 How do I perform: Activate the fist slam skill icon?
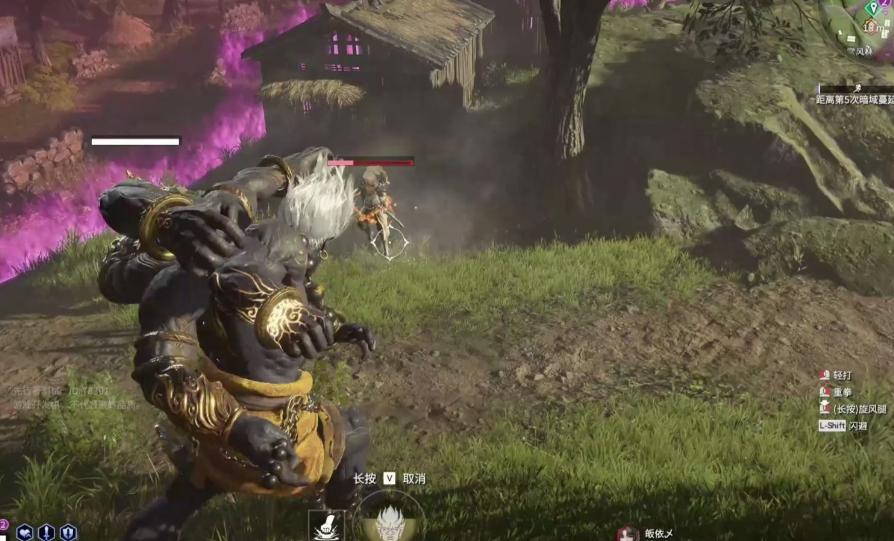(328, 525)
